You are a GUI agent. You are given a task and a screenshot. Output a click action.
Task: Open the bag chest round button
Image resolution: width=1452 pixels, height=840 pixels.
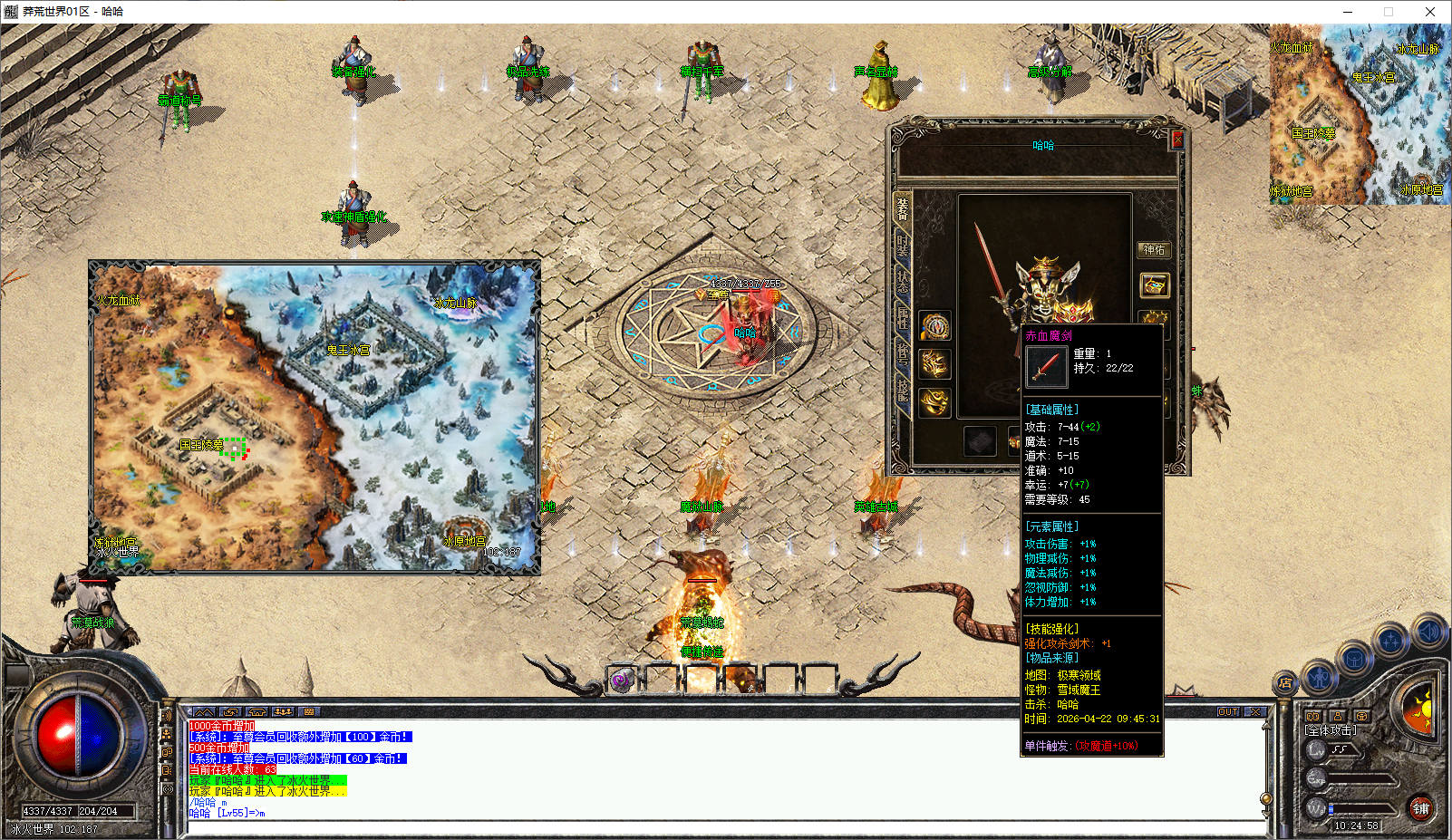[1353, 659]
